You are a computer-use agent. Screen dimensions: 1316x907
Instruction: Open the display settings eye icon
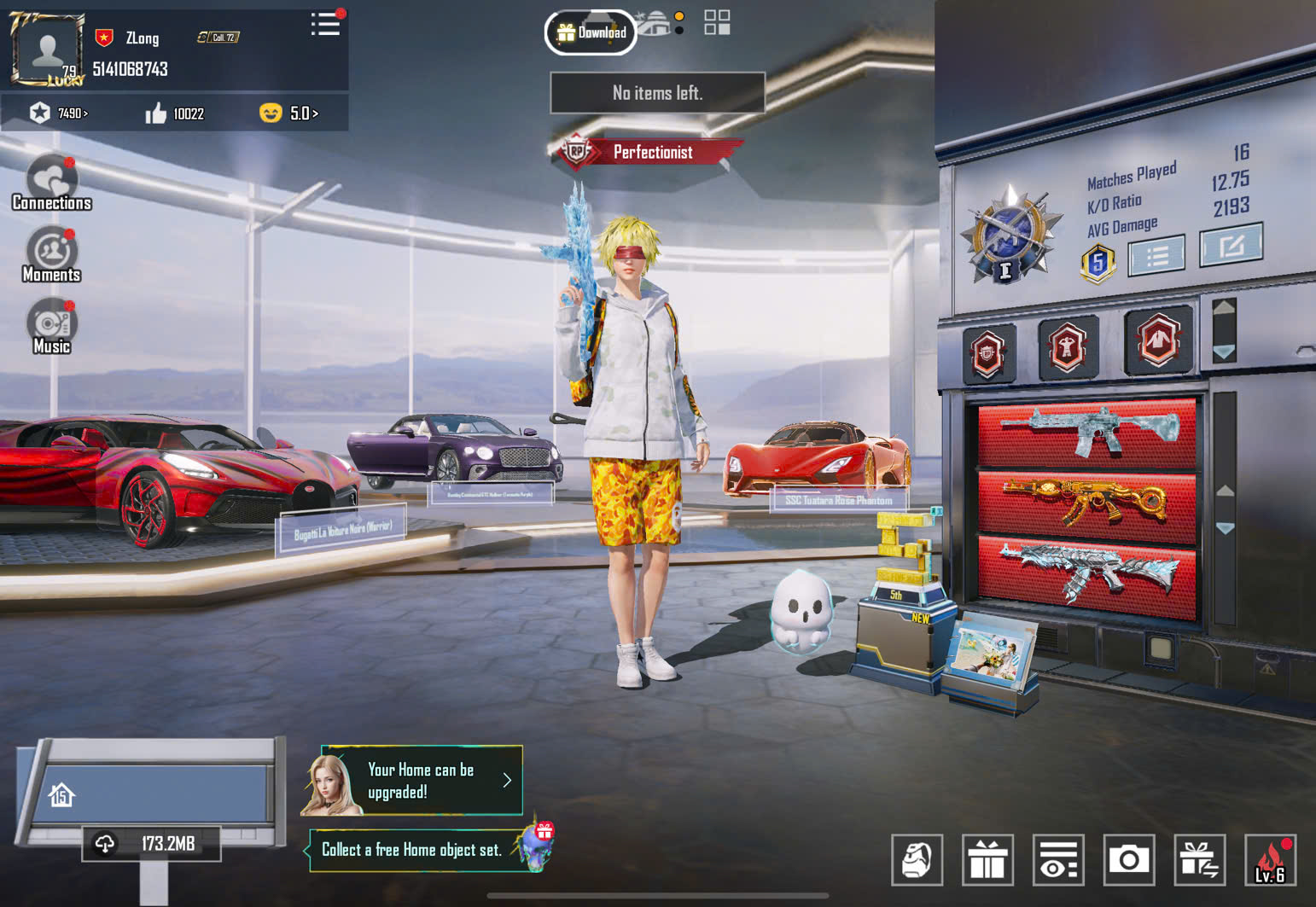click(1058, 859)
